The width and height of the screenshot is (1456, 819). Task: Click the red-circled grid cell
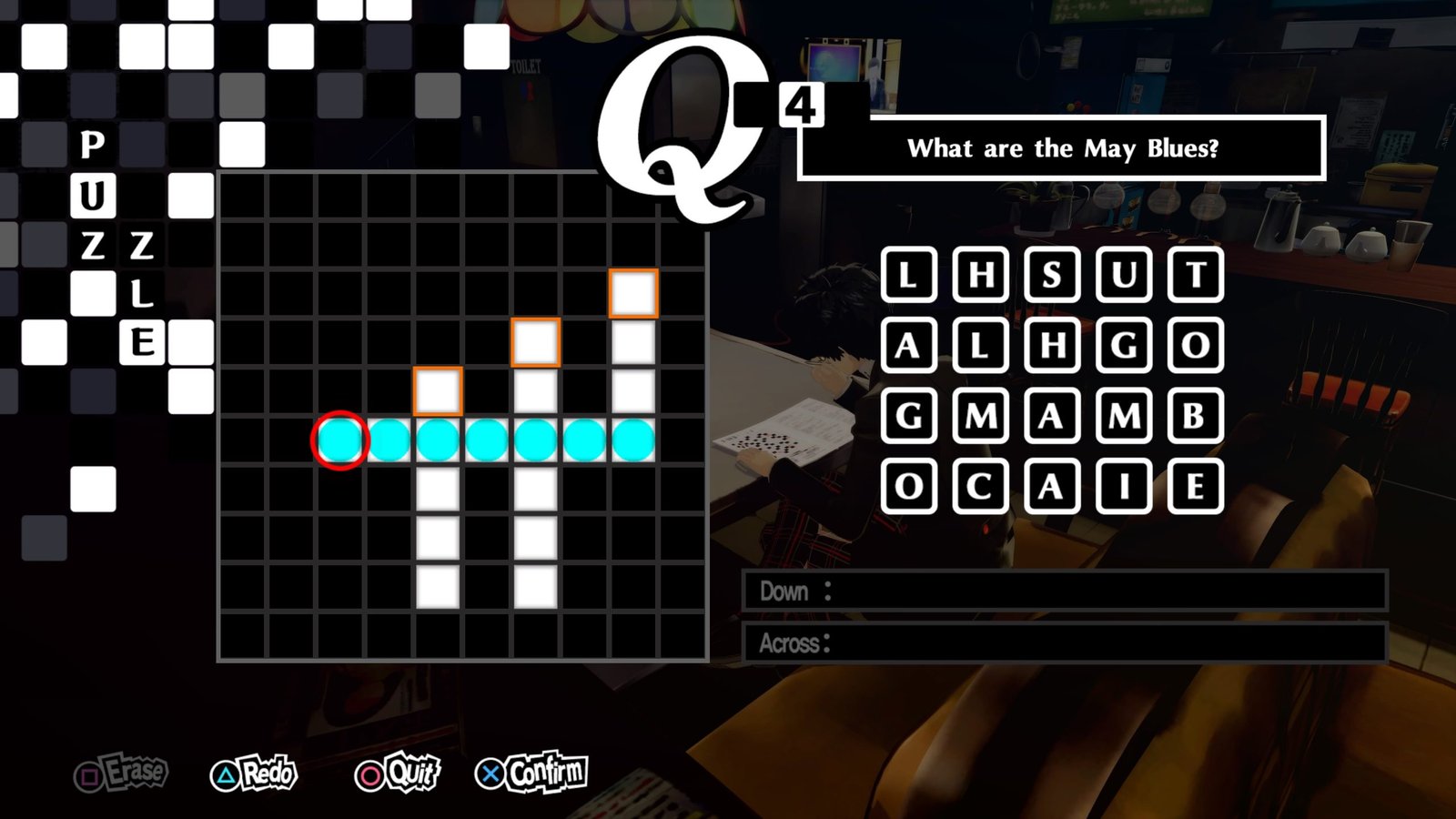point(341,440)
